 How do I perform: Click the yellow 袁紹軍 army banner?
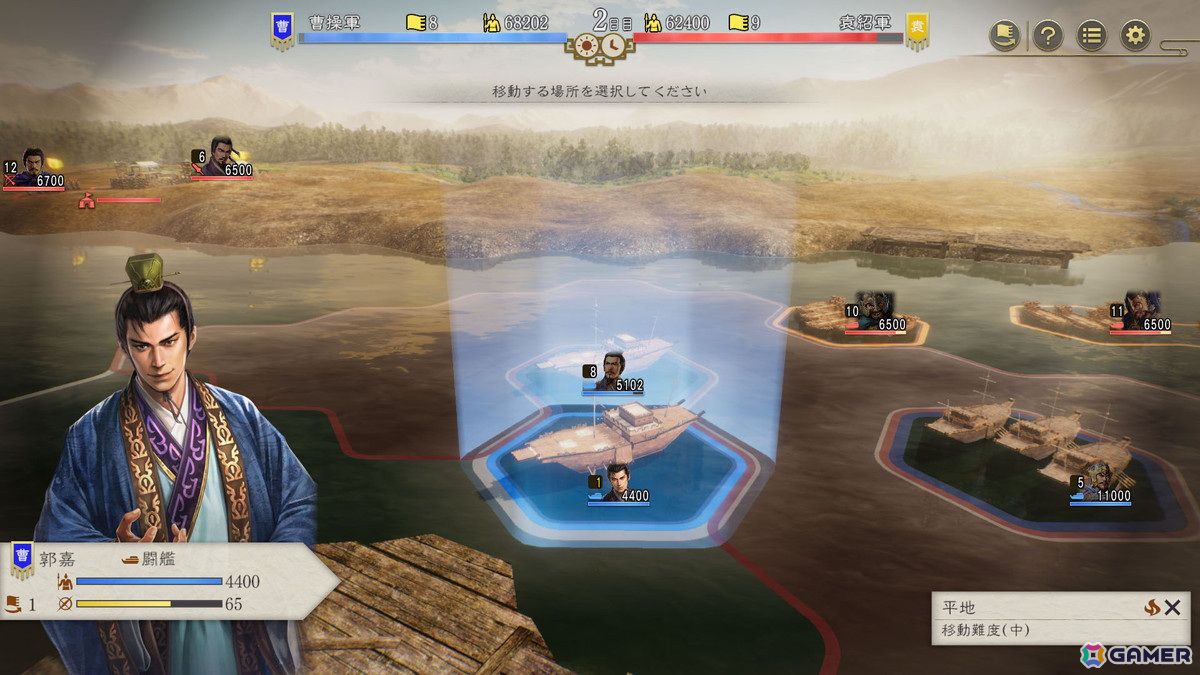917,30
